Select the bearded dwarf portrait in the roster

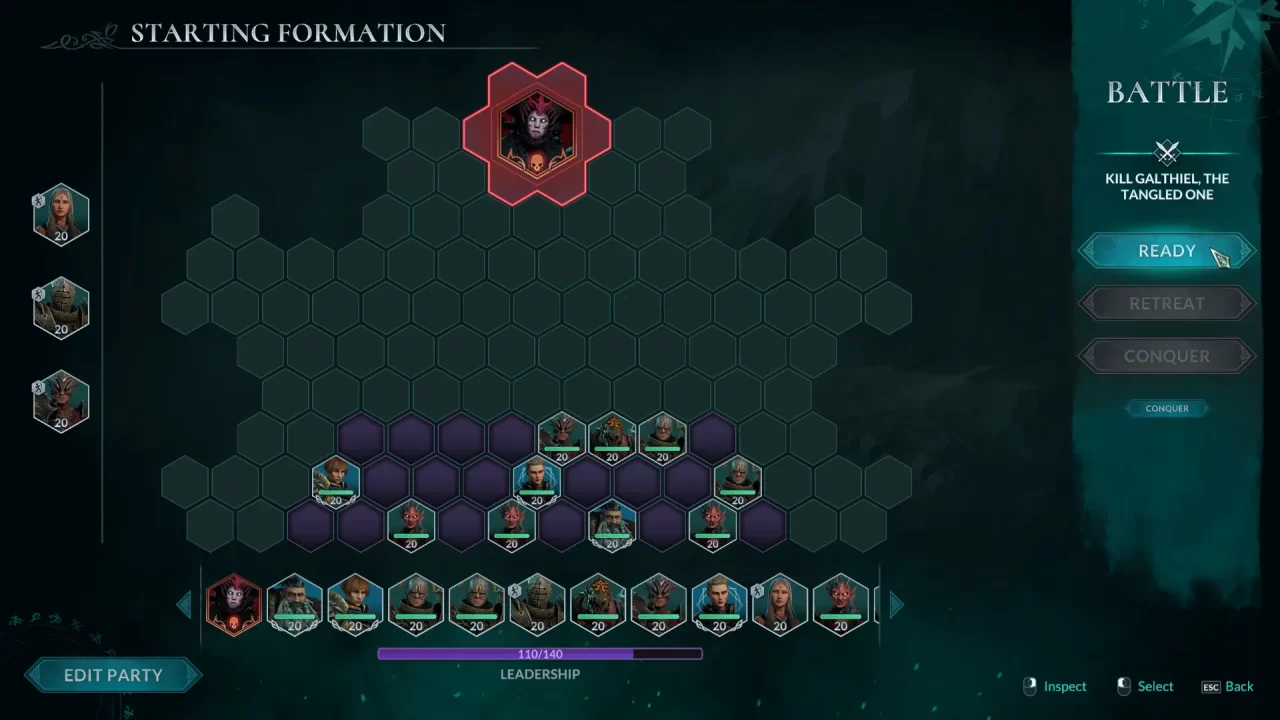tap(294, 602)
